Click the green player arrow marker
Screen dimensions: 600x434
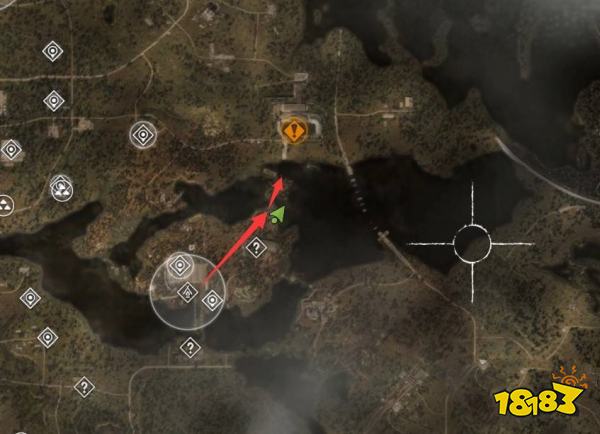pos(276,214)
